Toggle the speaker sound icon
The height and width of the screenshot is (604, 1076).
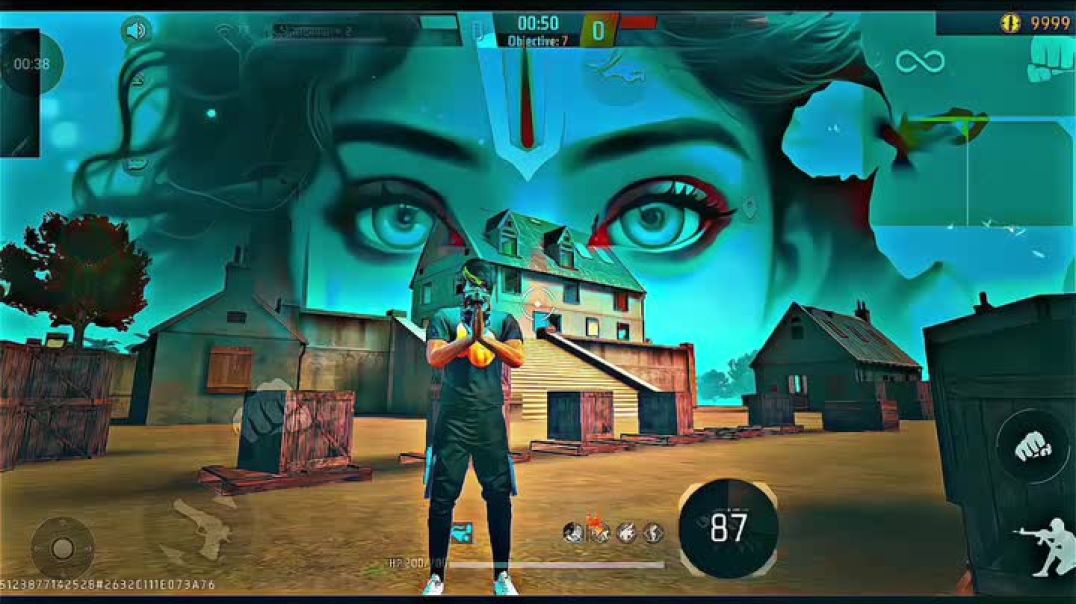tap(136, 30)
